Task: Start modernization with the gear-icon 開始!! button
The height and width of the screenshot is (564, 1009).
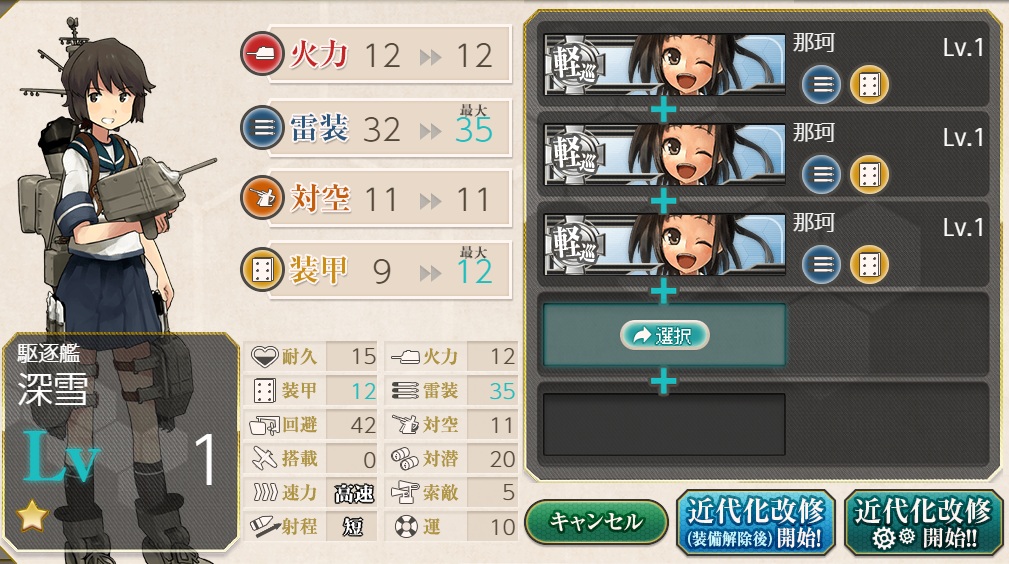Action: pyautogui.click(x=922, y=522)
